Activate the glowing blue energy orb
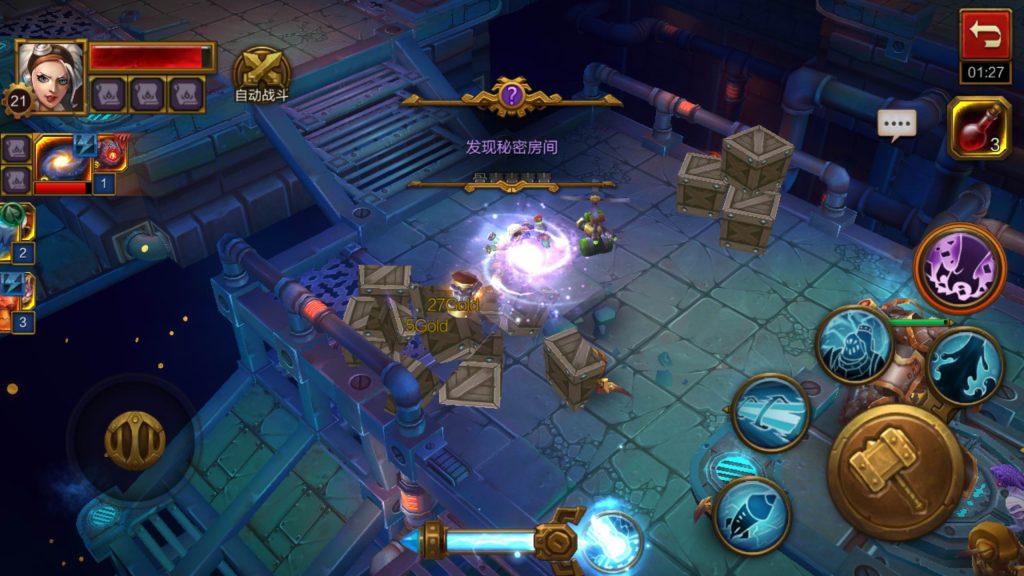 coord(609,541)
